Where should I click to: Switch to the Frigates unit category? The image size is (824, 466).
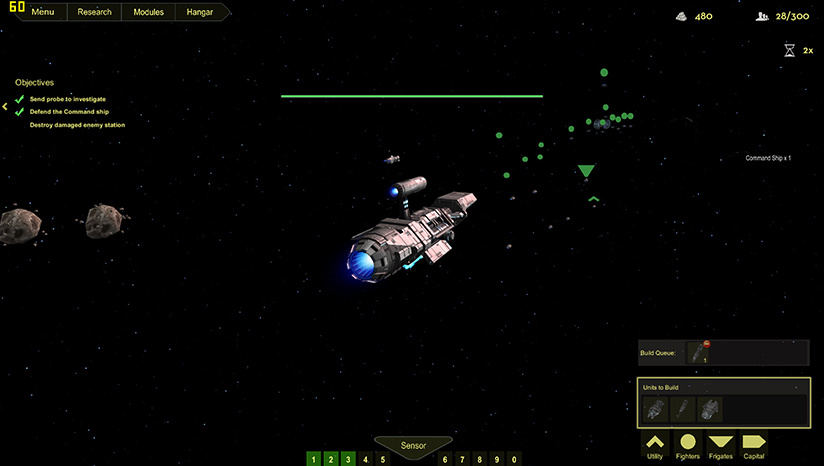tap(720, 445)
